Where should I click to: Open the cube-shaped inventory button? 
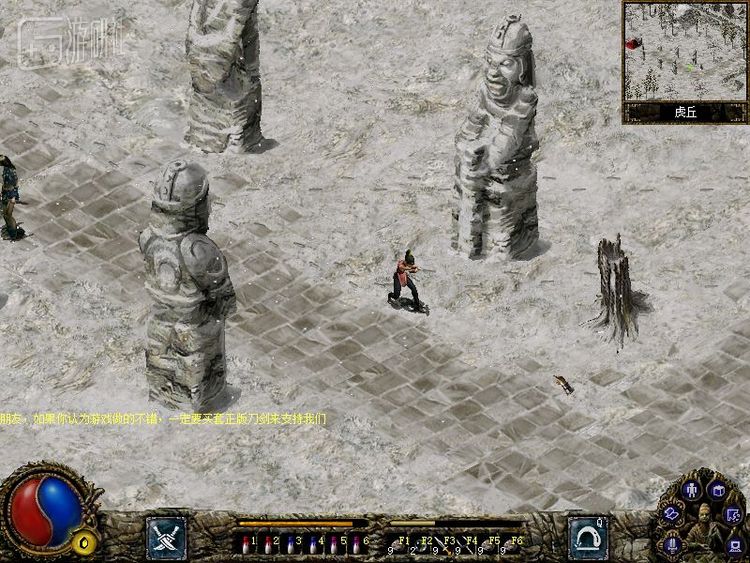coord(716,490)
